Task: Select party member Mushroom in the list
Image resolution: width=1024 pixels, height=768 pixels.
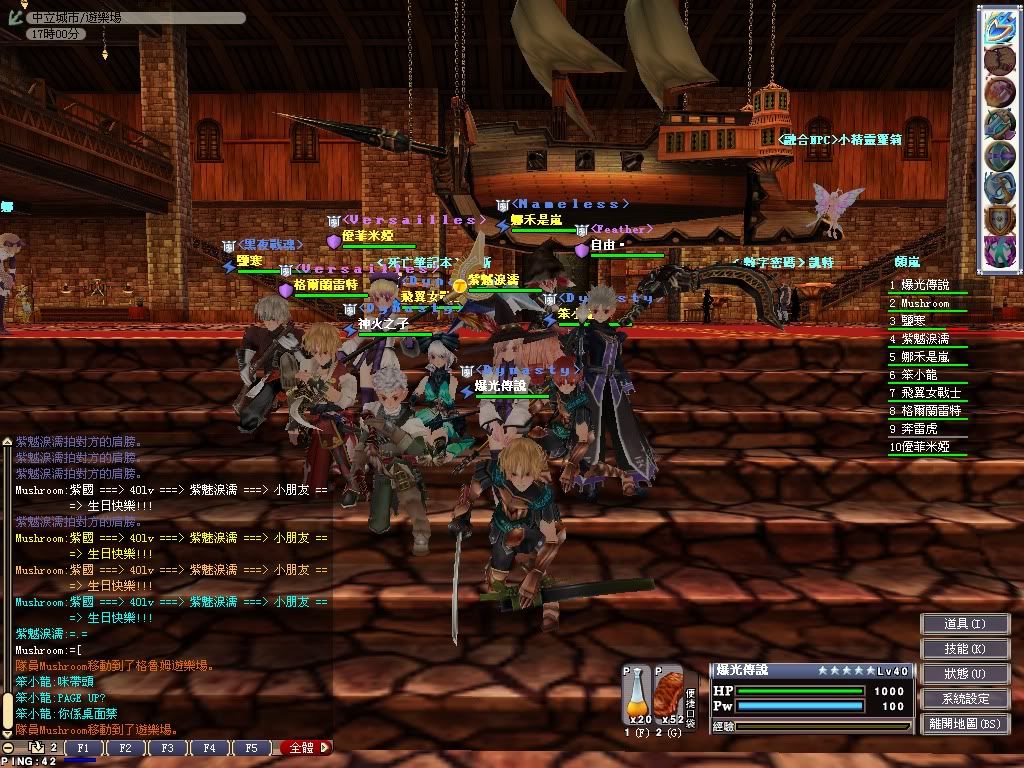Action: click(925, 303)
